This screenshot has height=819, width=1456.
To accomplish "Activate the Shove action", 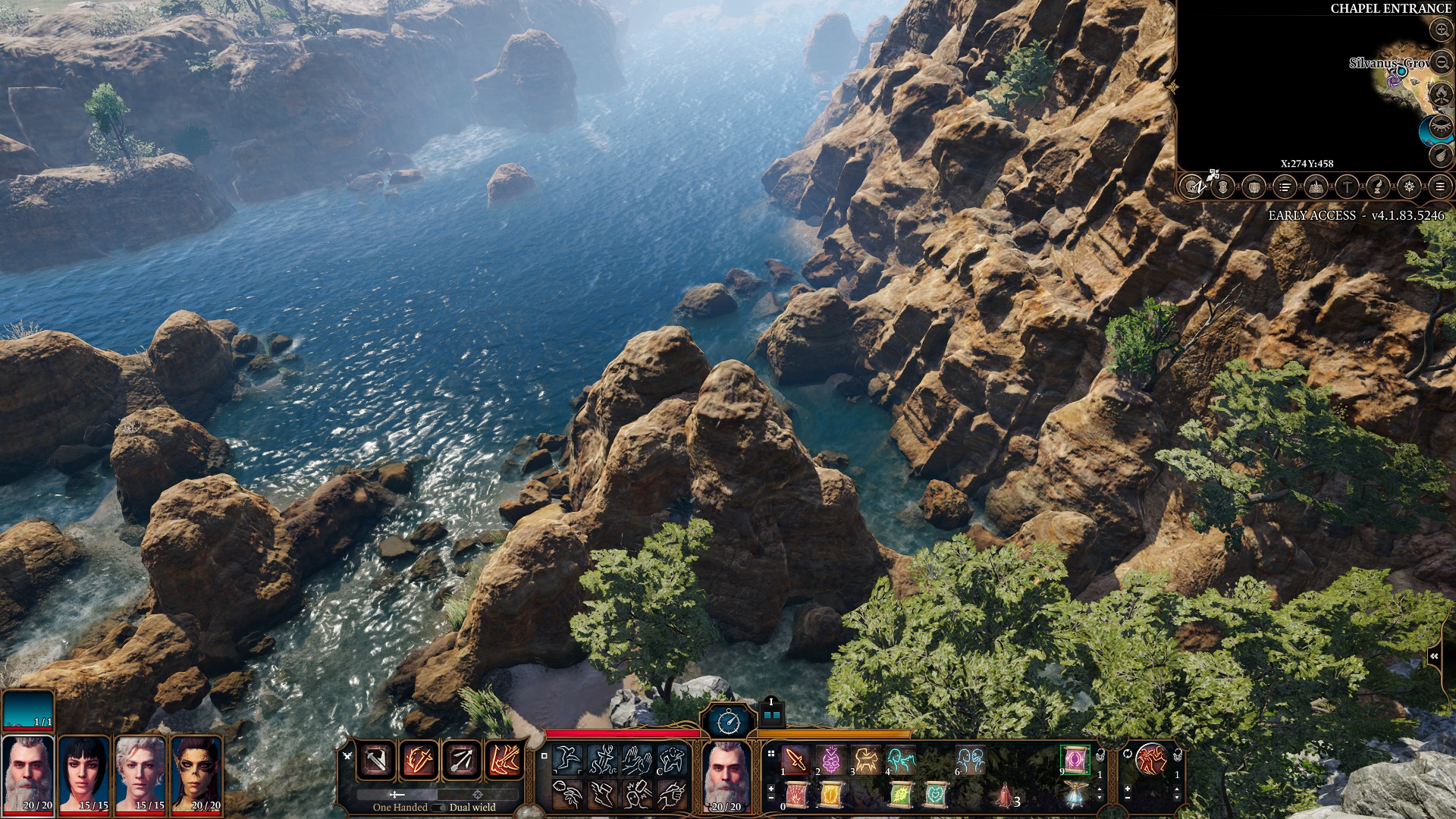I will 637,759.
